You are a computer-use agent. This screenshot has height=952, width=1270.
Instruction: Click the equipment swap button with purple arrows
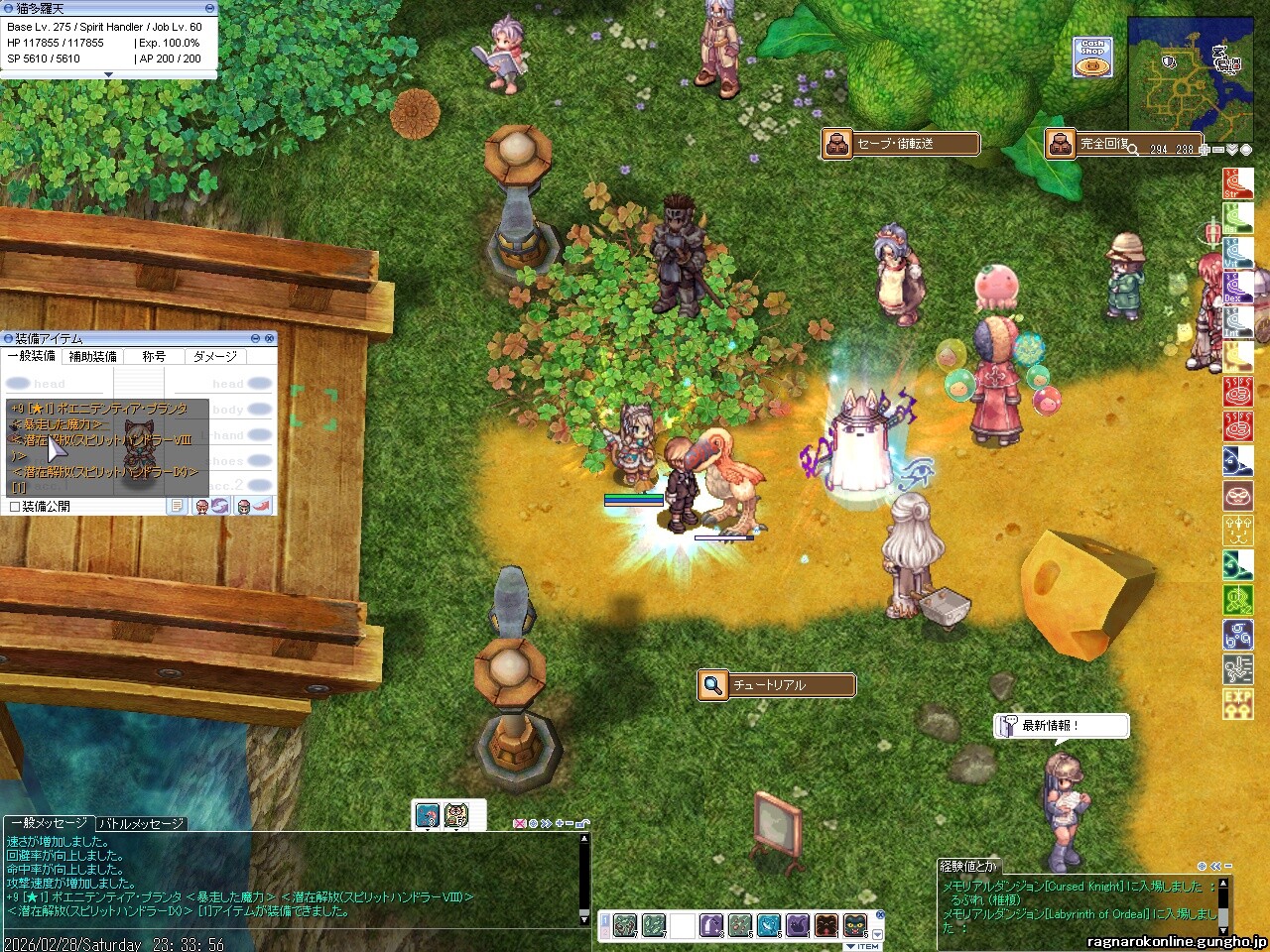pos(219,507)
